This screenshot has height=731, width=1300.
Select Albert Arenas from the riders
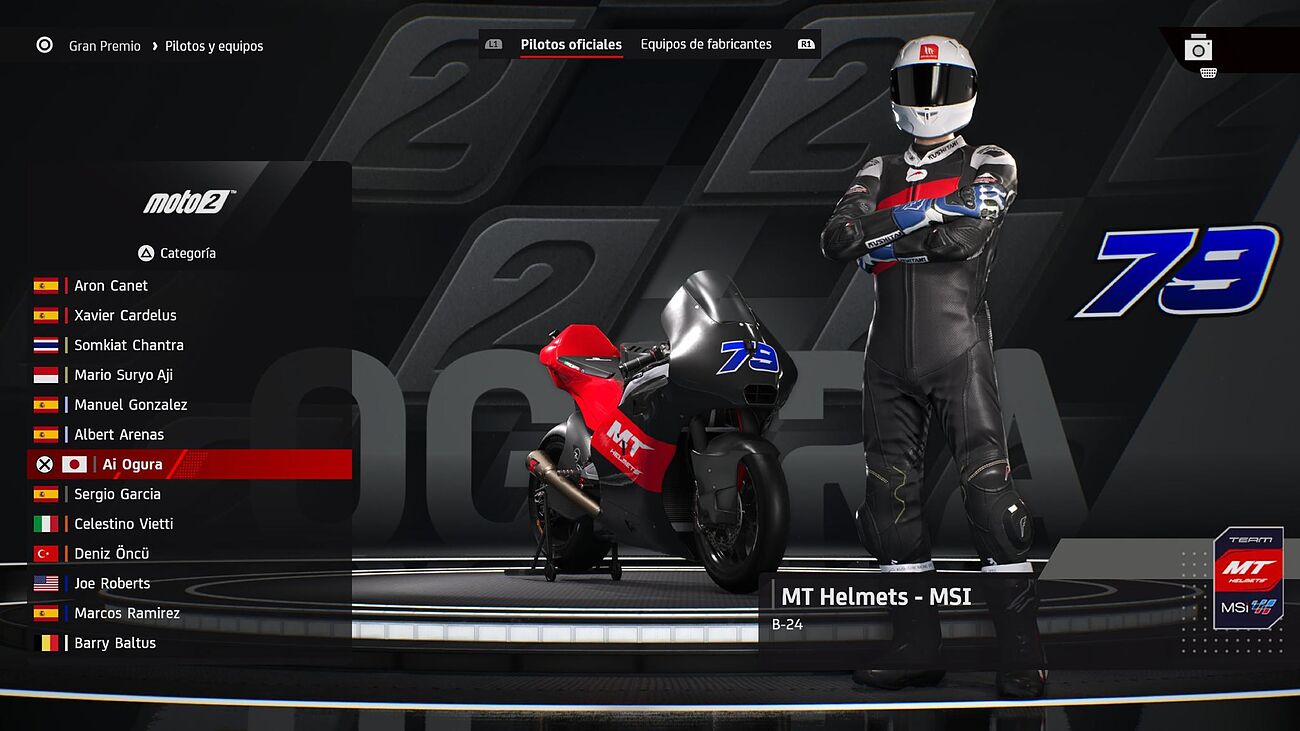(x=119, y=435)
